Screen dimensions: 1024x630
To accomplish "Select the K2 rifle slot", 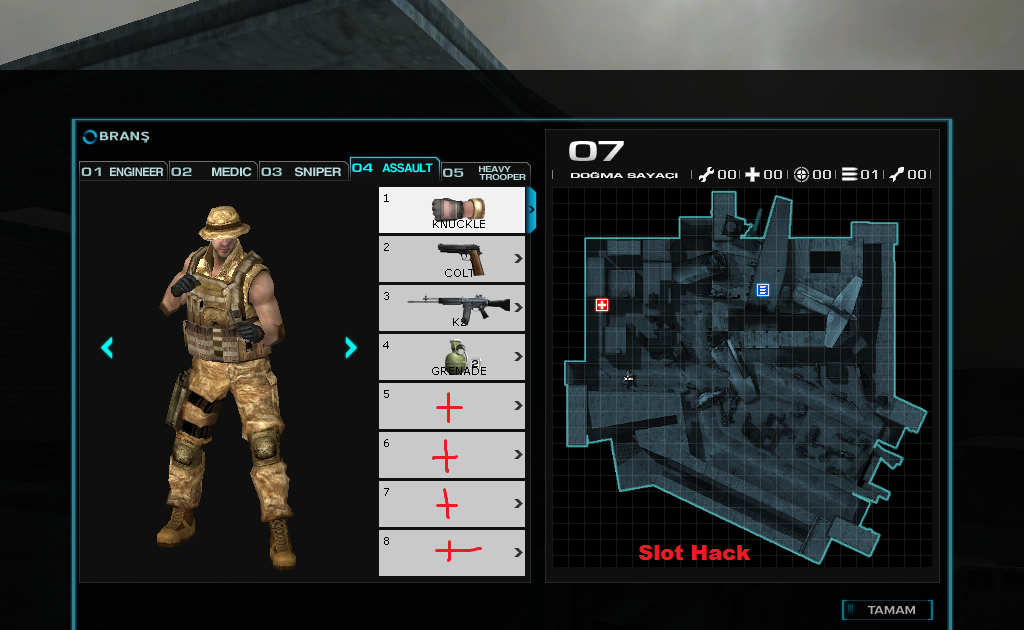I will (x=452, y=307).
